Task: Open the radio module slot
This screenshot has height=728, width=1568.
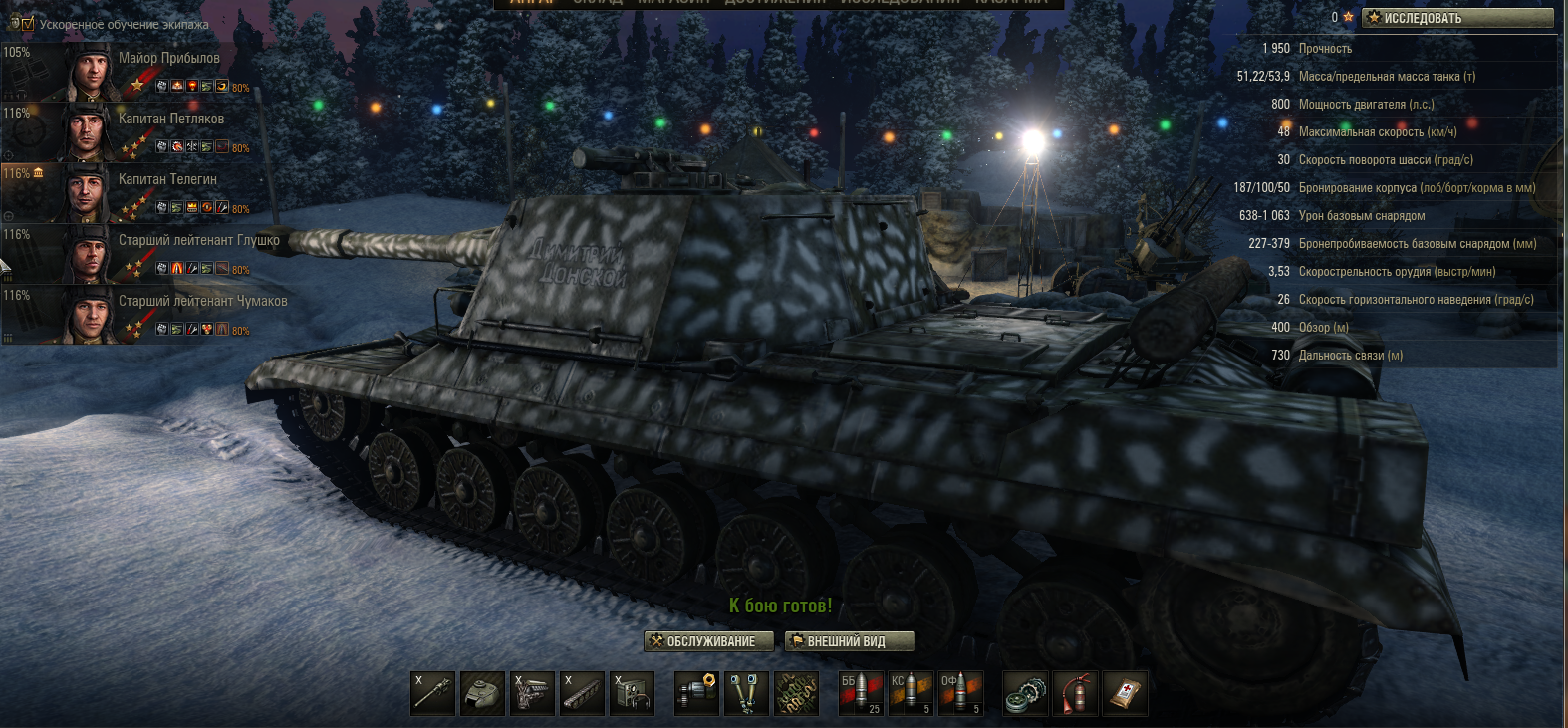Action: (x=632, y=693)
